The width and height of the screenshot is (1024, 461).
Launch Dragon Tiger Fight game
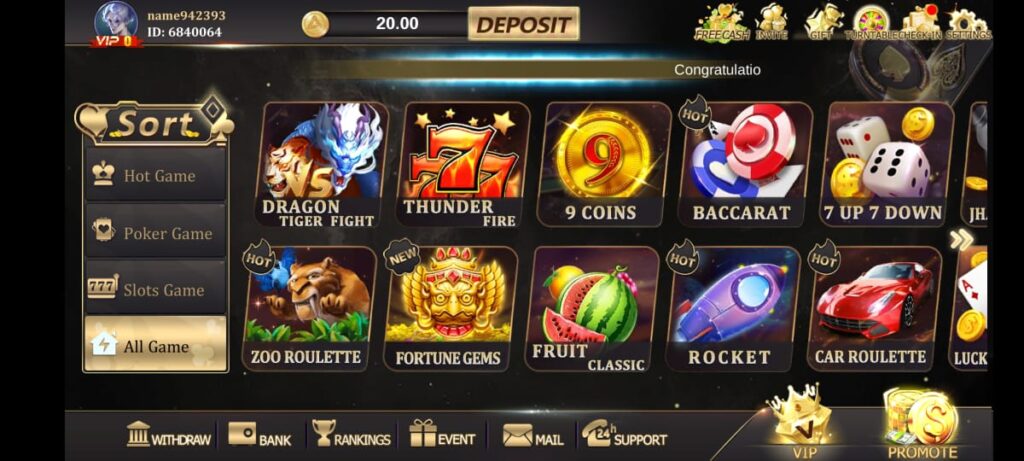click(x=323, y=165)
